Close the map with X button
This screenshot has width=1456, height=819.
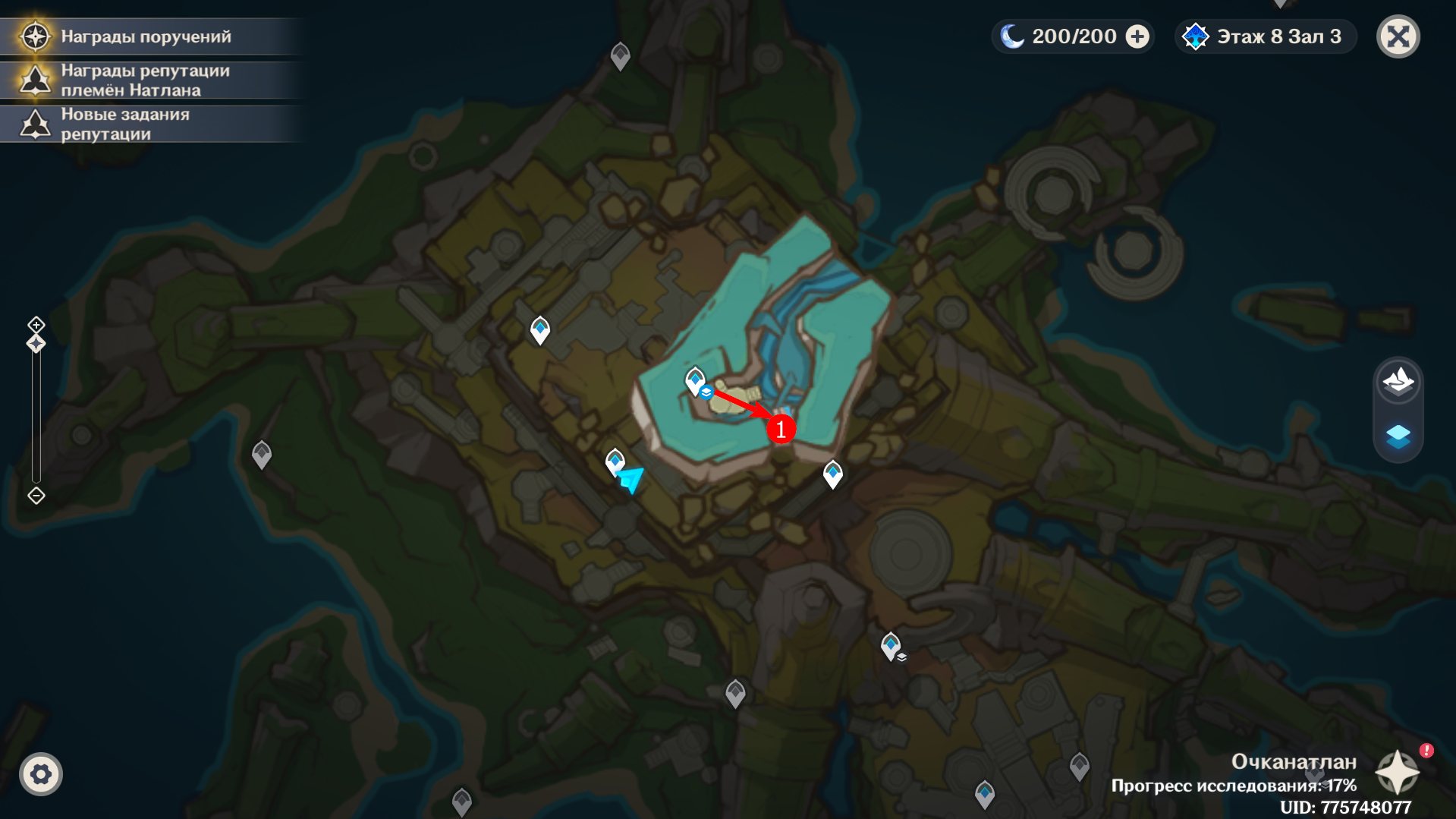(1398, 36)
